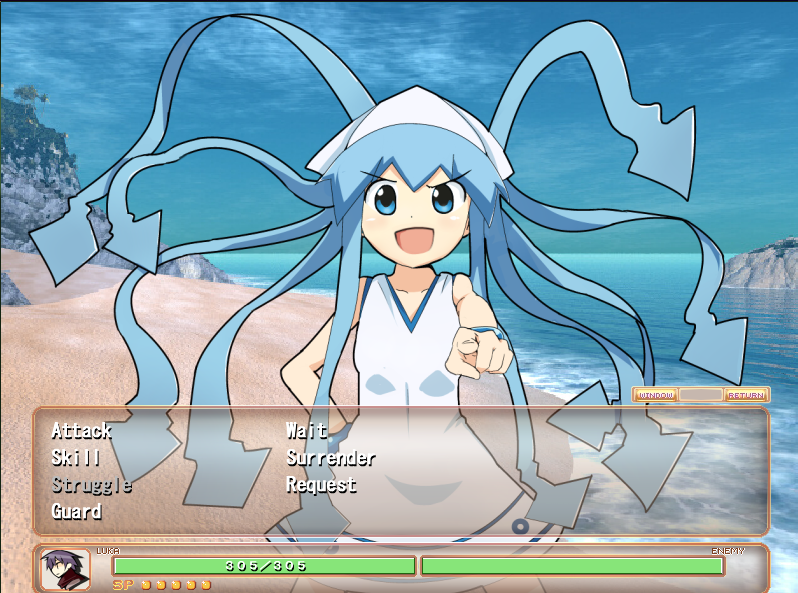Click the RETURN button
This screenshot has height=593, width=798.
[x=746, y=395]
